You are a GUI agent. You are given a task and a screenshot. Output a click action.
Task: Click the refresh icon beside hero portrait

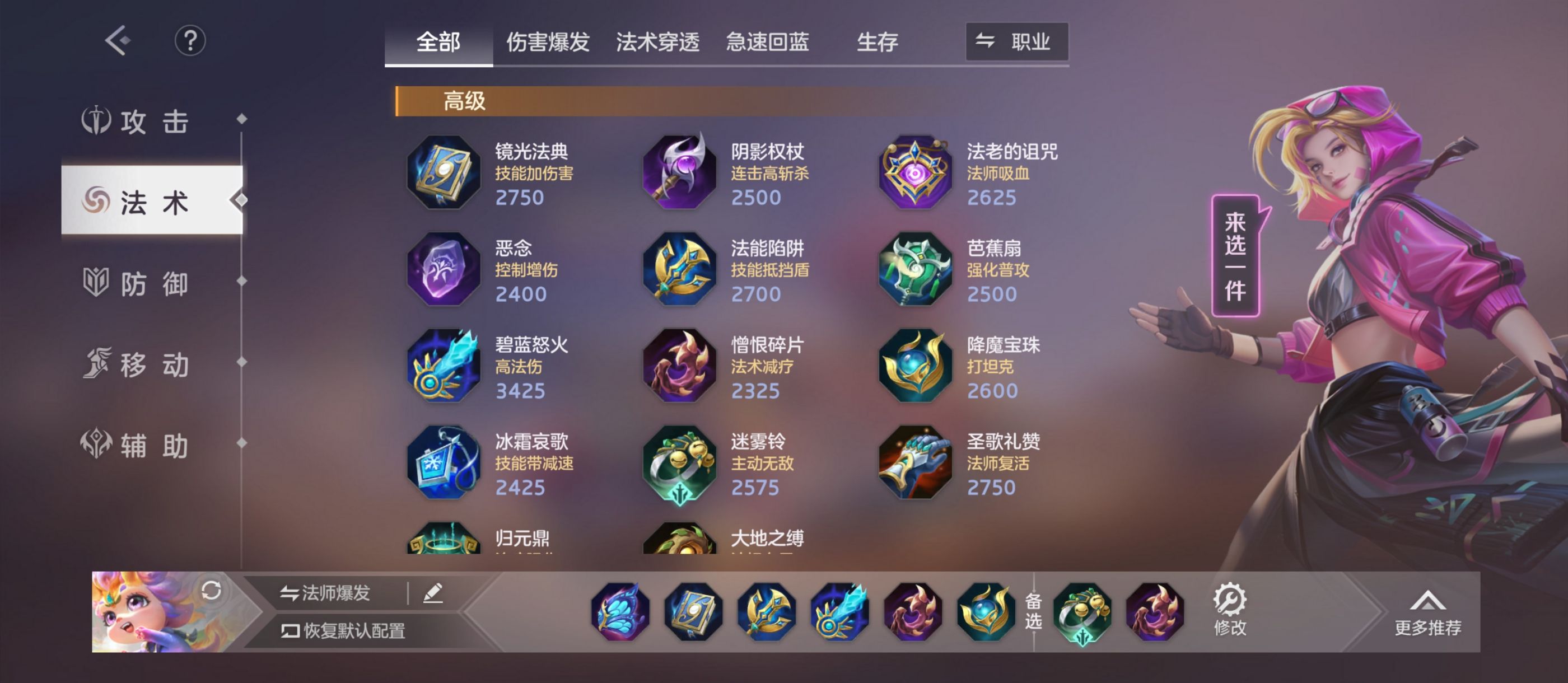[x=211, y=592]
